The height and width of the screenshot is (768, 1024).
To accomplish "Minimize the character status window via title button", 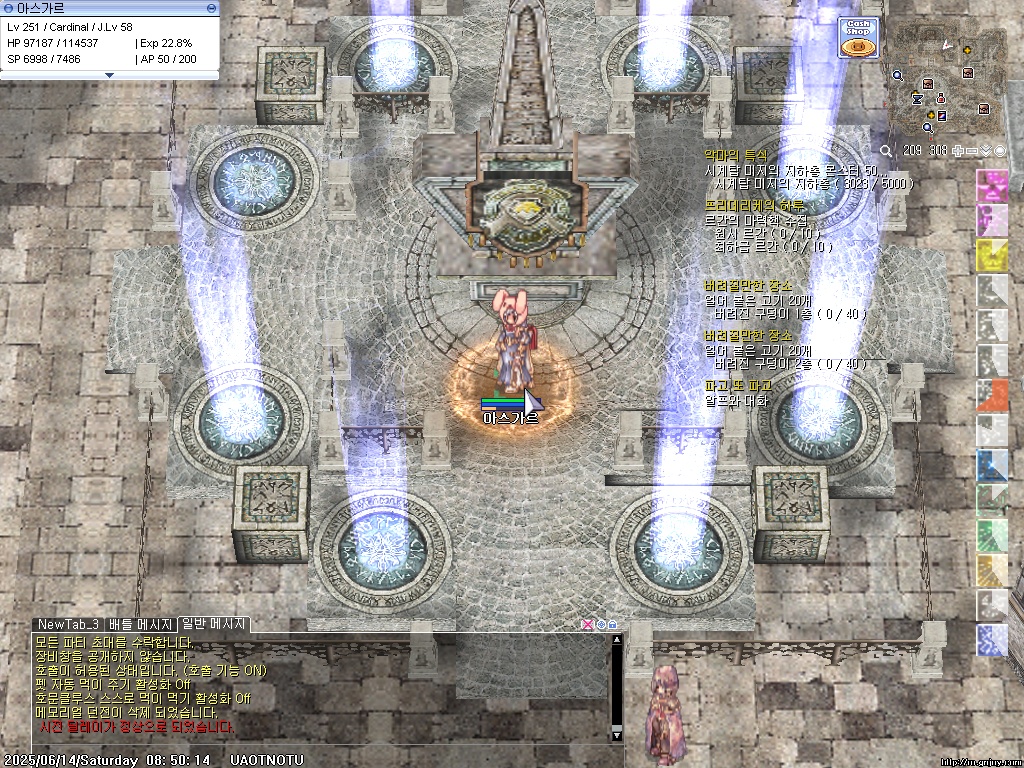I will (x=211, y=8).
